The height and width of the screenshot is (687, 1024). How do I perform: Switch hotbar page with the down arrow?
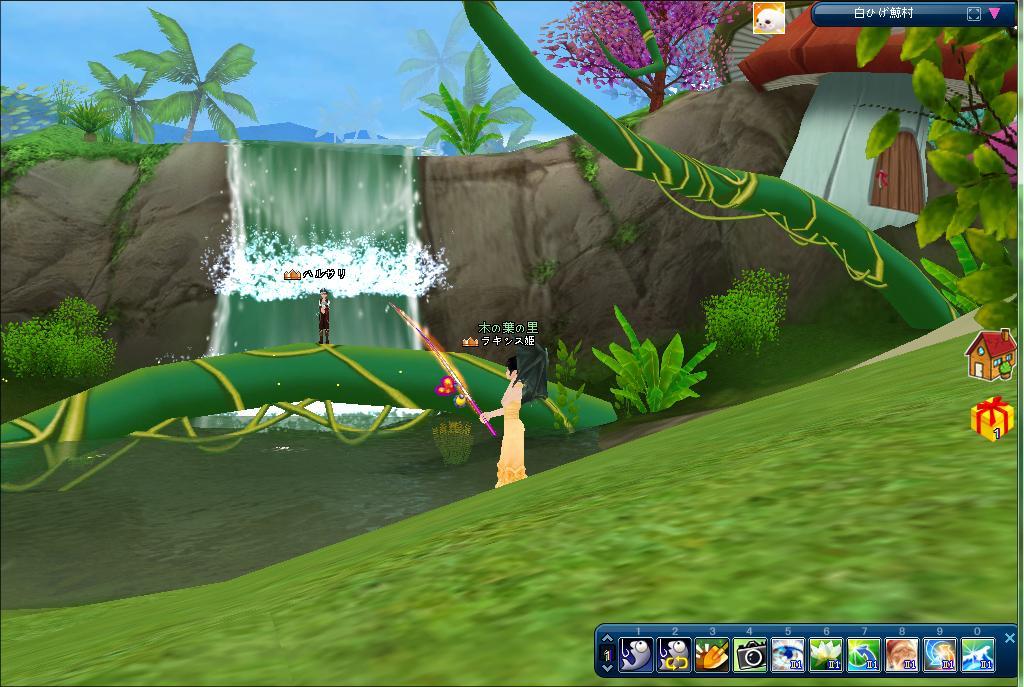[x=606, y=667]
